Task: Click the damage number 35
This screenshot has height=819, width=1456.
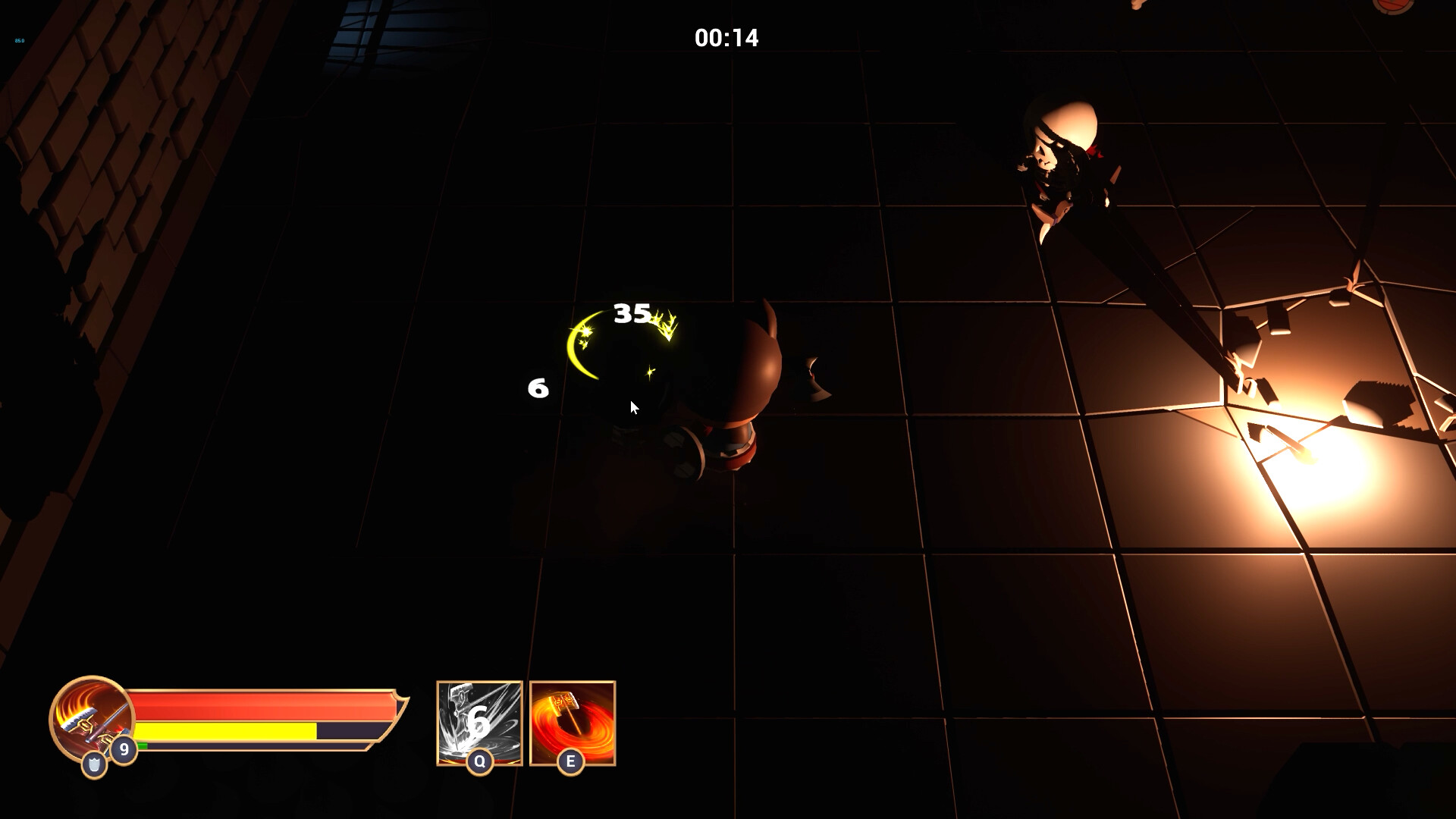Action: pos(632,312)
